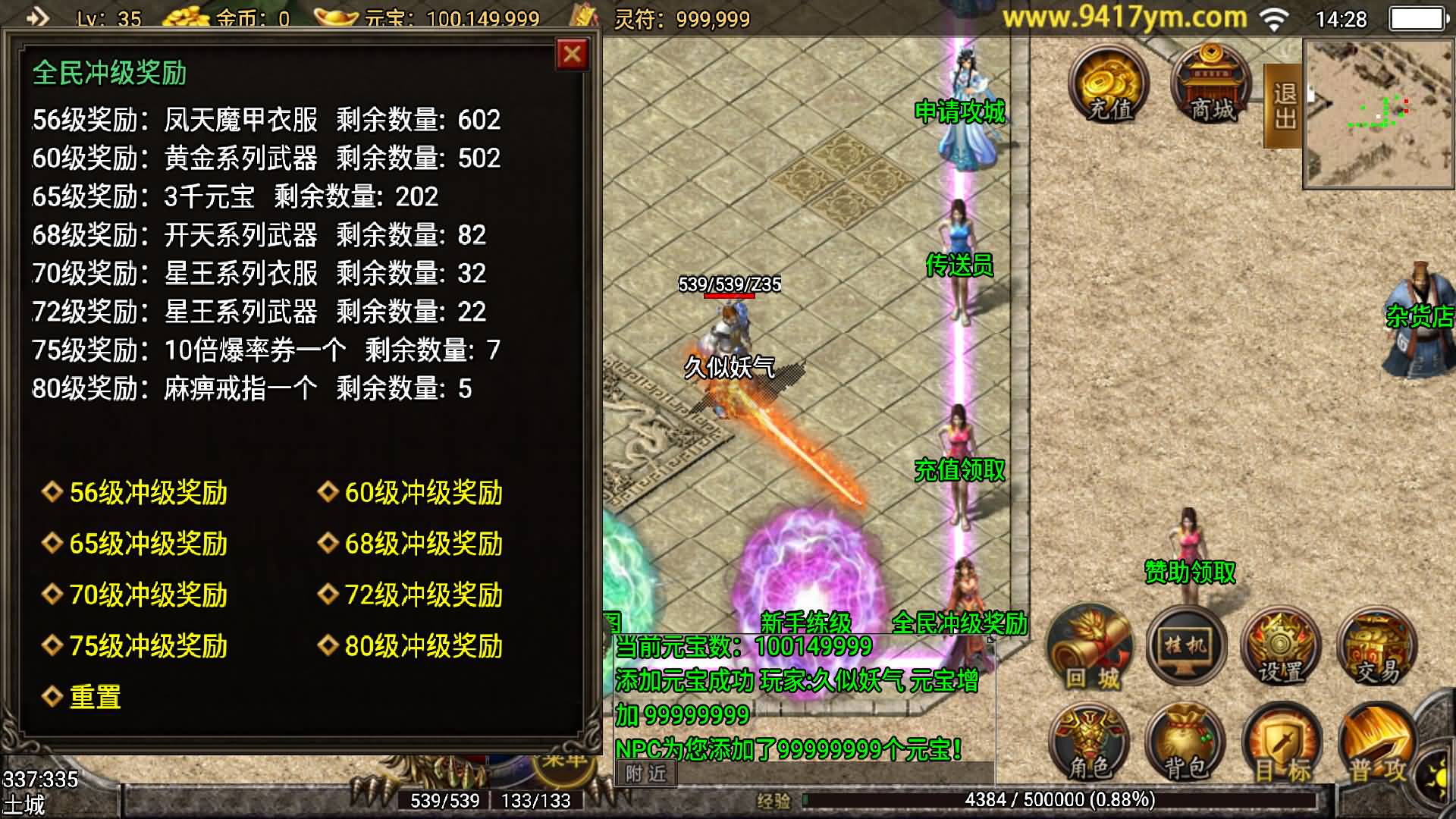Choose the 65级冲级奖励 option
Viewport: 1456px width, 819px height.
148,544
